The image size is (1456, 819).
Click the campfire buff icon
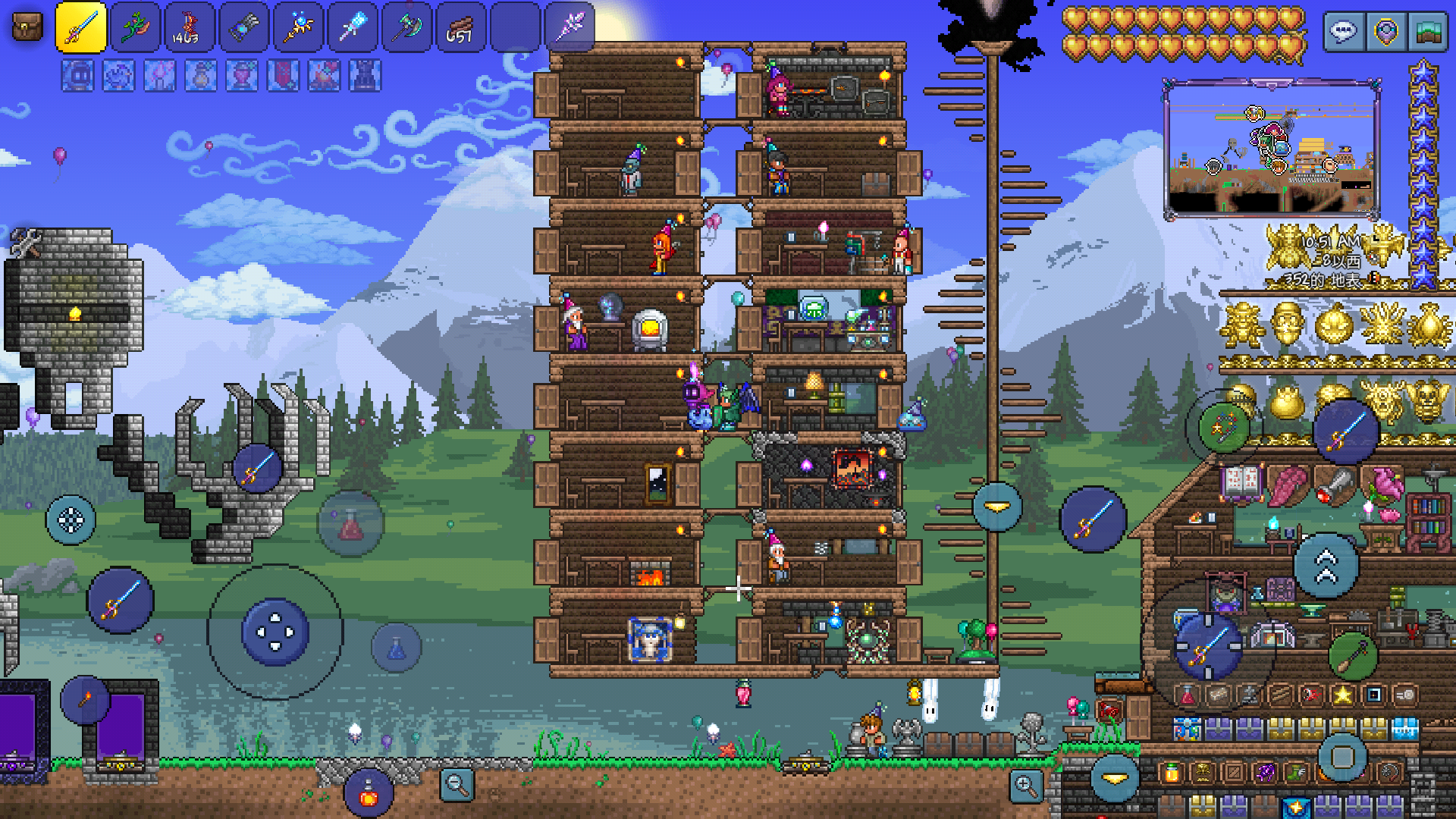(x=324, y=77)
